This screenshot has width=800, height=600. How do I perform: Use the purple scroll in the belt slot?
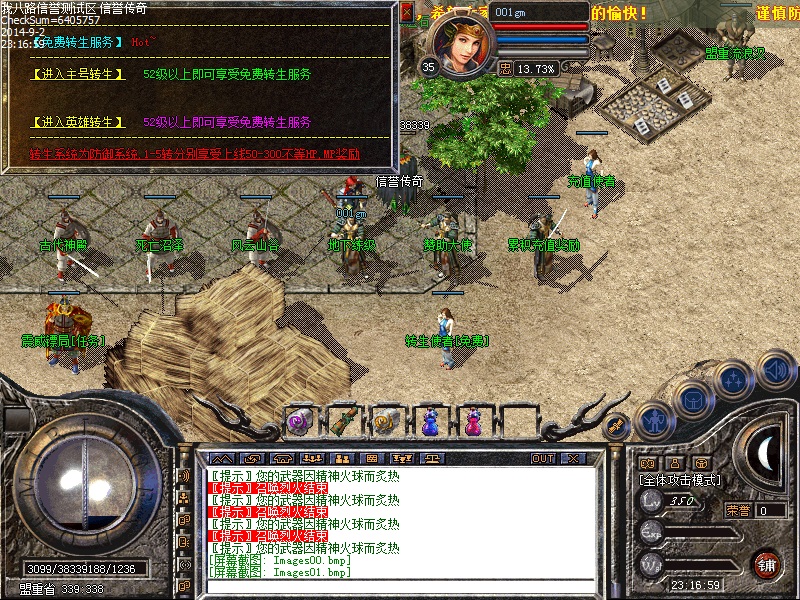[299, 422]
